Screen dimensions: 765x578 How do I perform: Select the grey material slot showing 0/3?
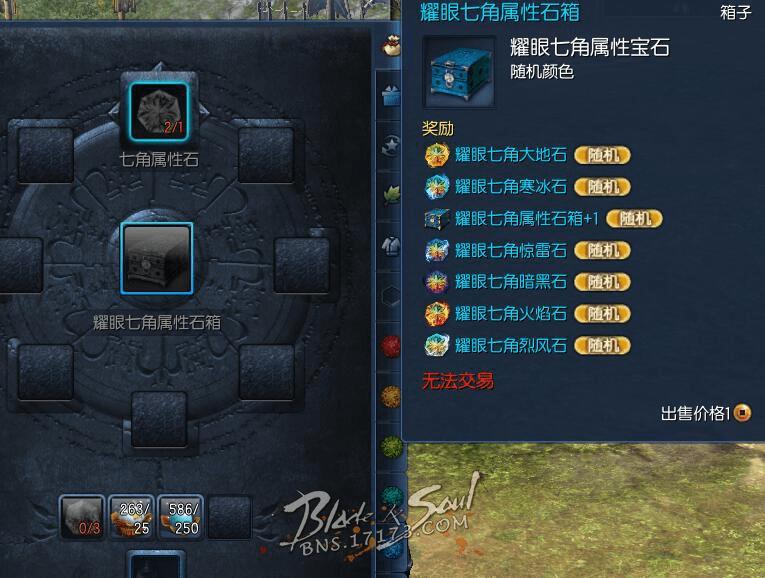82,517
